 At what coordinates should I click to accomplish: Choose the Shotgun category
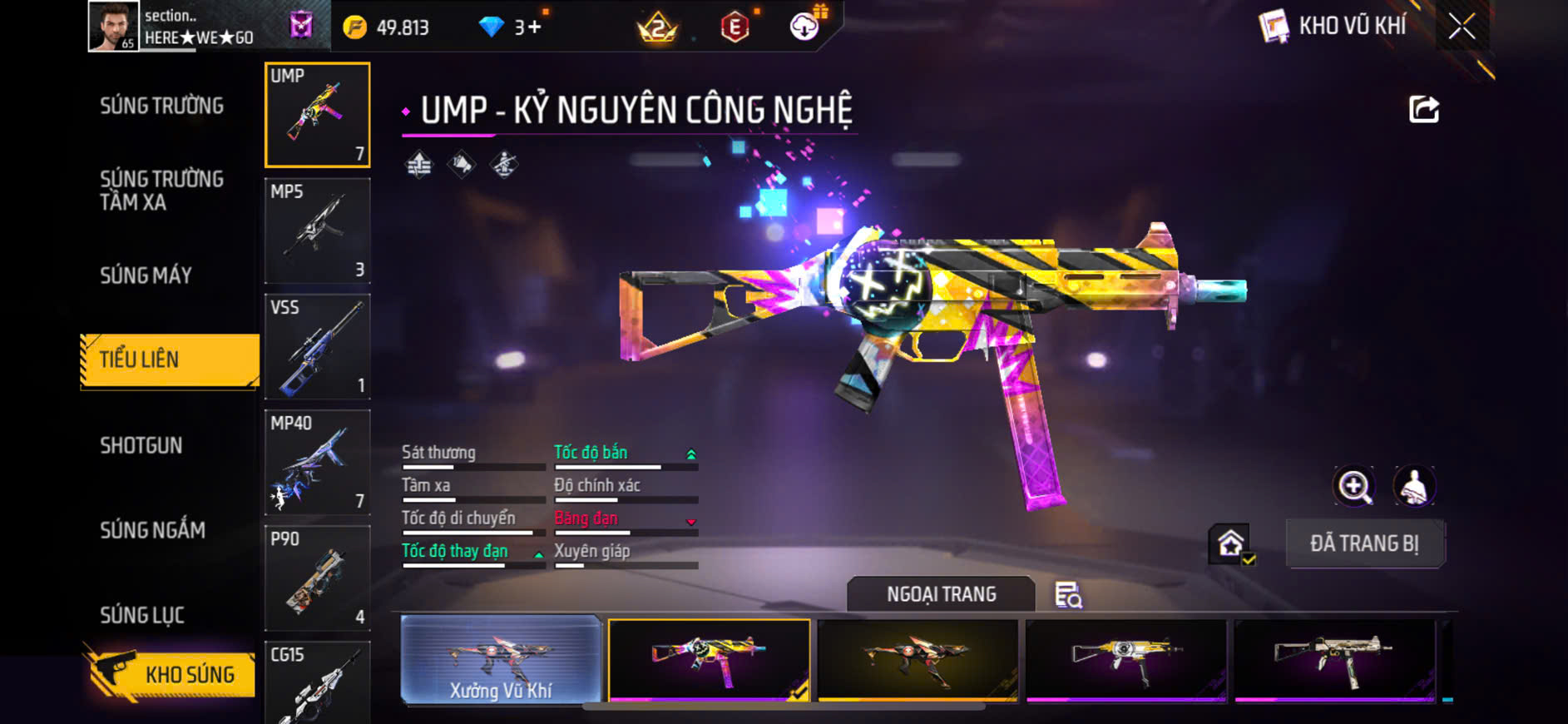141,445
